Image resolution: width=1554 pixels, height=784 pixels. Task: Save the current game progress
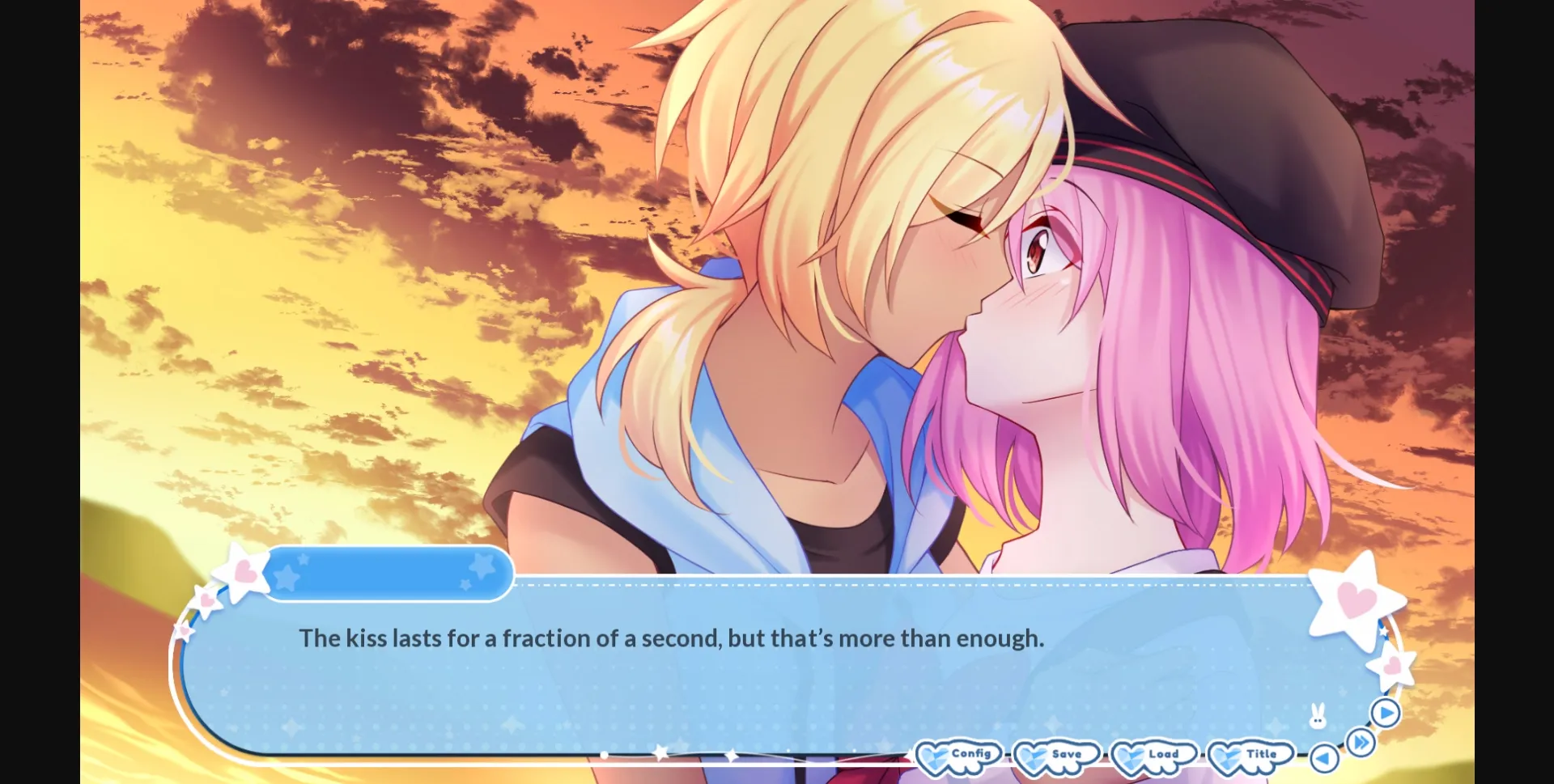pyautogui.click(x=1067, y=753)
